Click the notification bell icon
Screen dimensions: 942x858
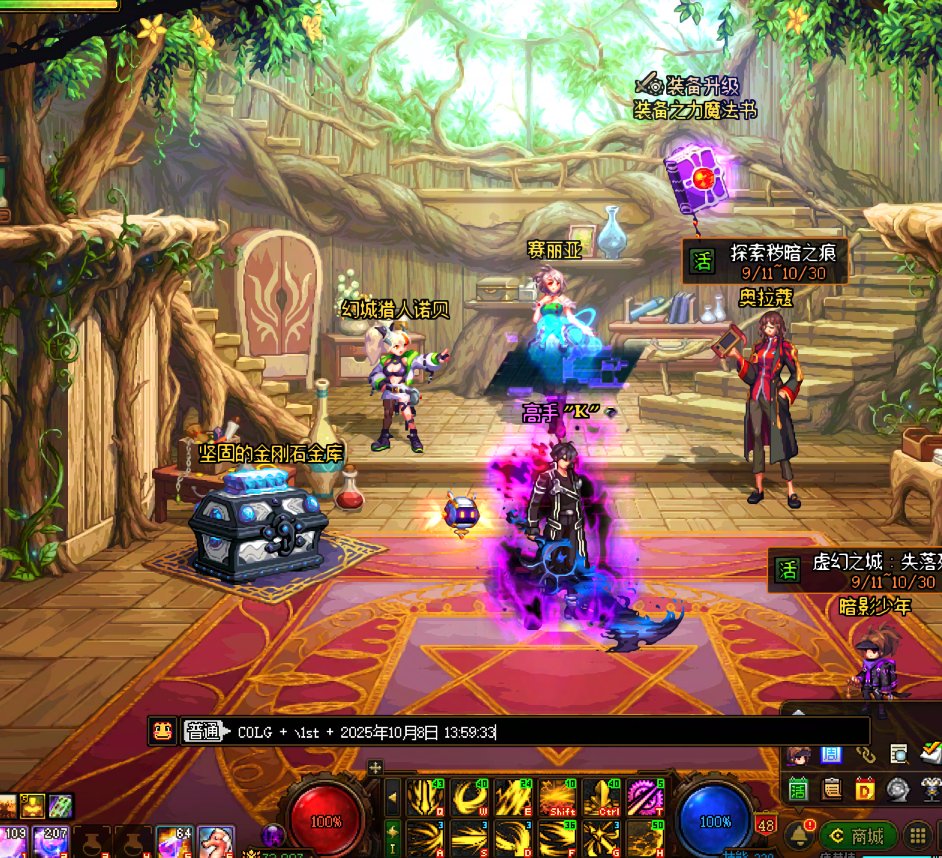(800, 835)
